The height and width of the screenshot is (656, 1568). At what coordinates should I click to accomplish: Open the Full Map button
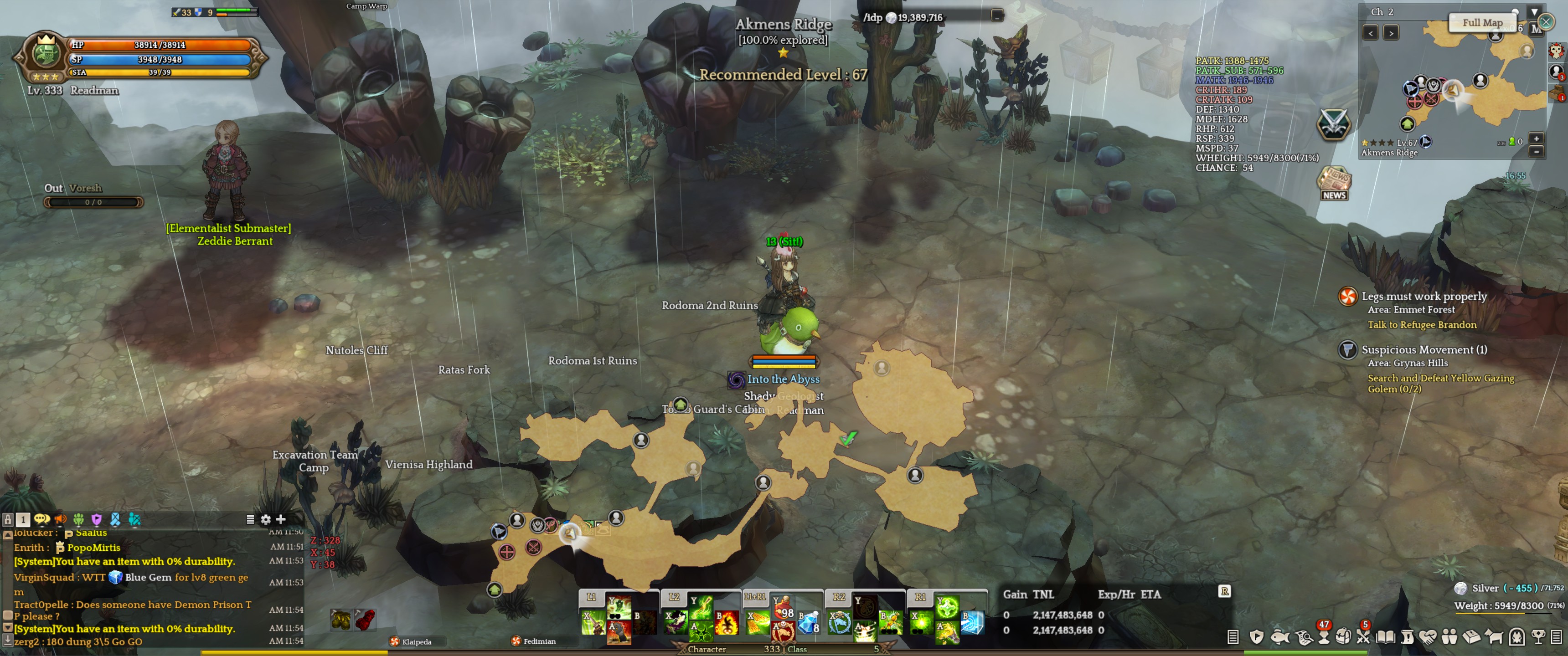click(x=1482, y=22)
